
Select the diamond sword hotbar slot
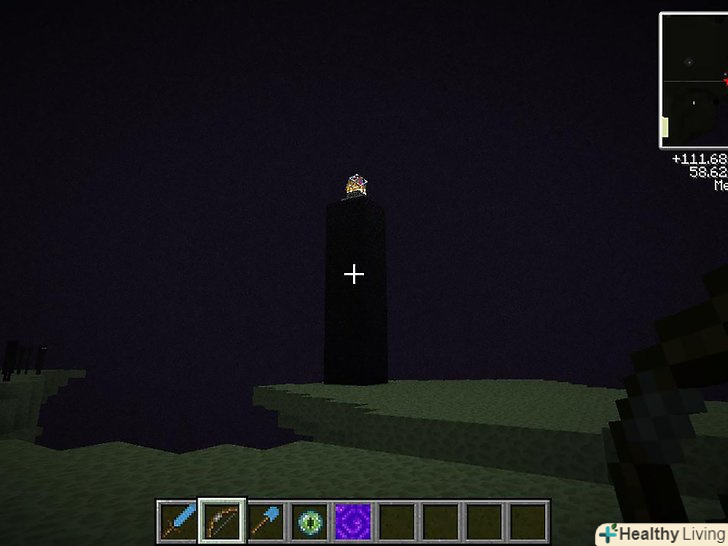(177, 521)
